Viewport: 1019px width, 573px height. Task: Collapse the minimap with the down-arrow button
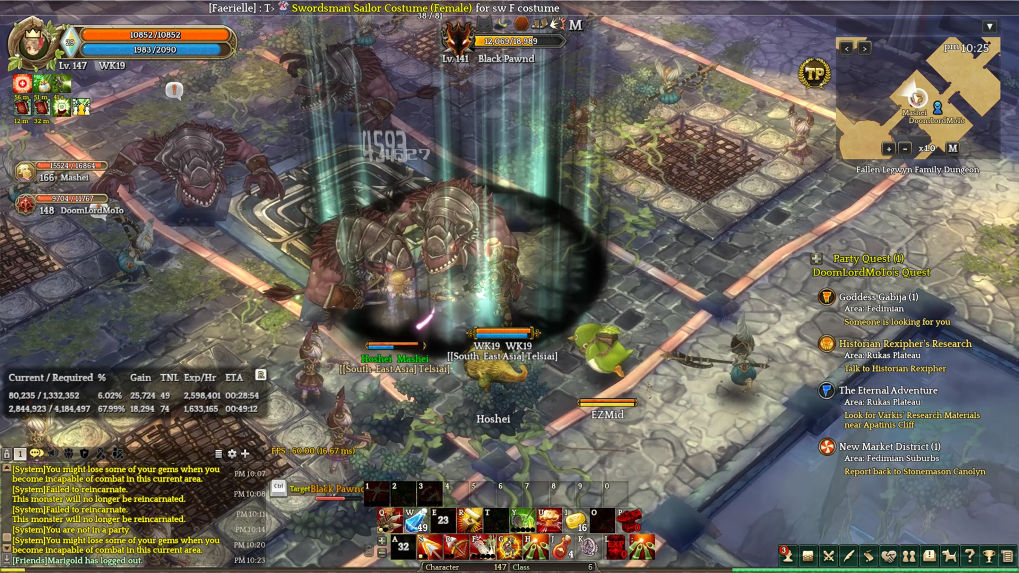[x=989, y=26]
